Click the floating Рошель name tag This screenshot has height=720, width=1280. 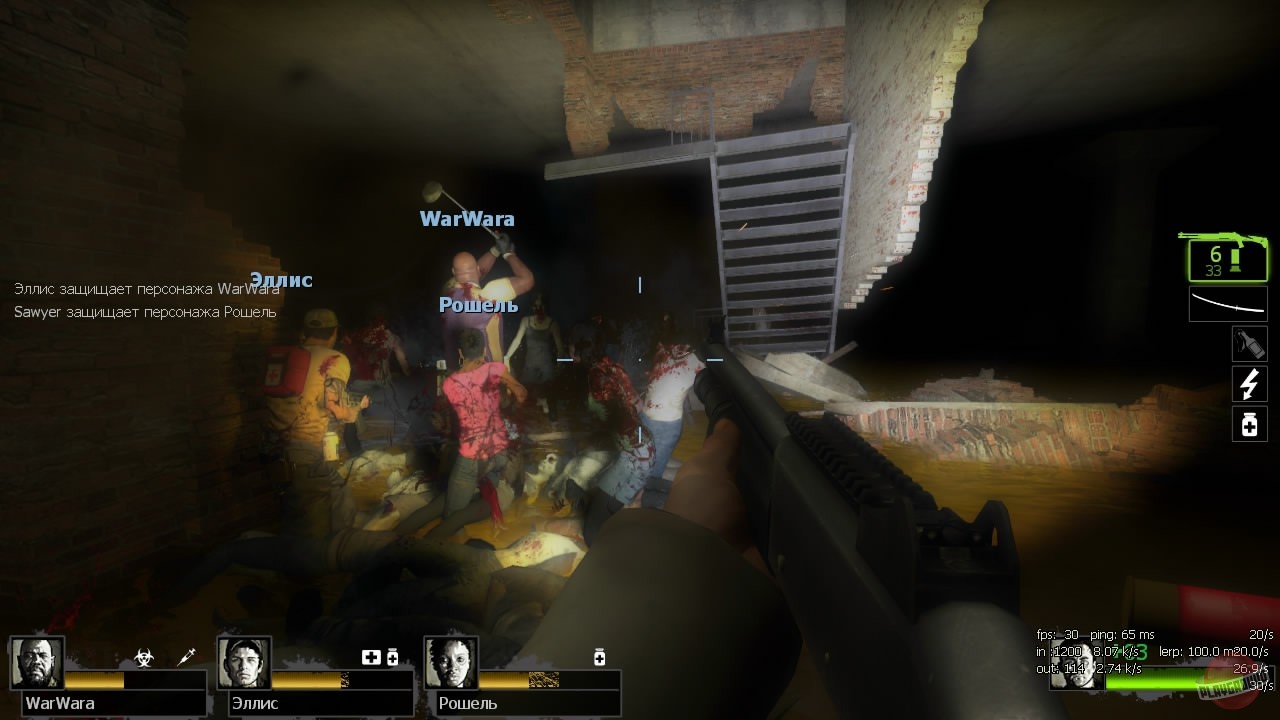(x=479, y=305)
